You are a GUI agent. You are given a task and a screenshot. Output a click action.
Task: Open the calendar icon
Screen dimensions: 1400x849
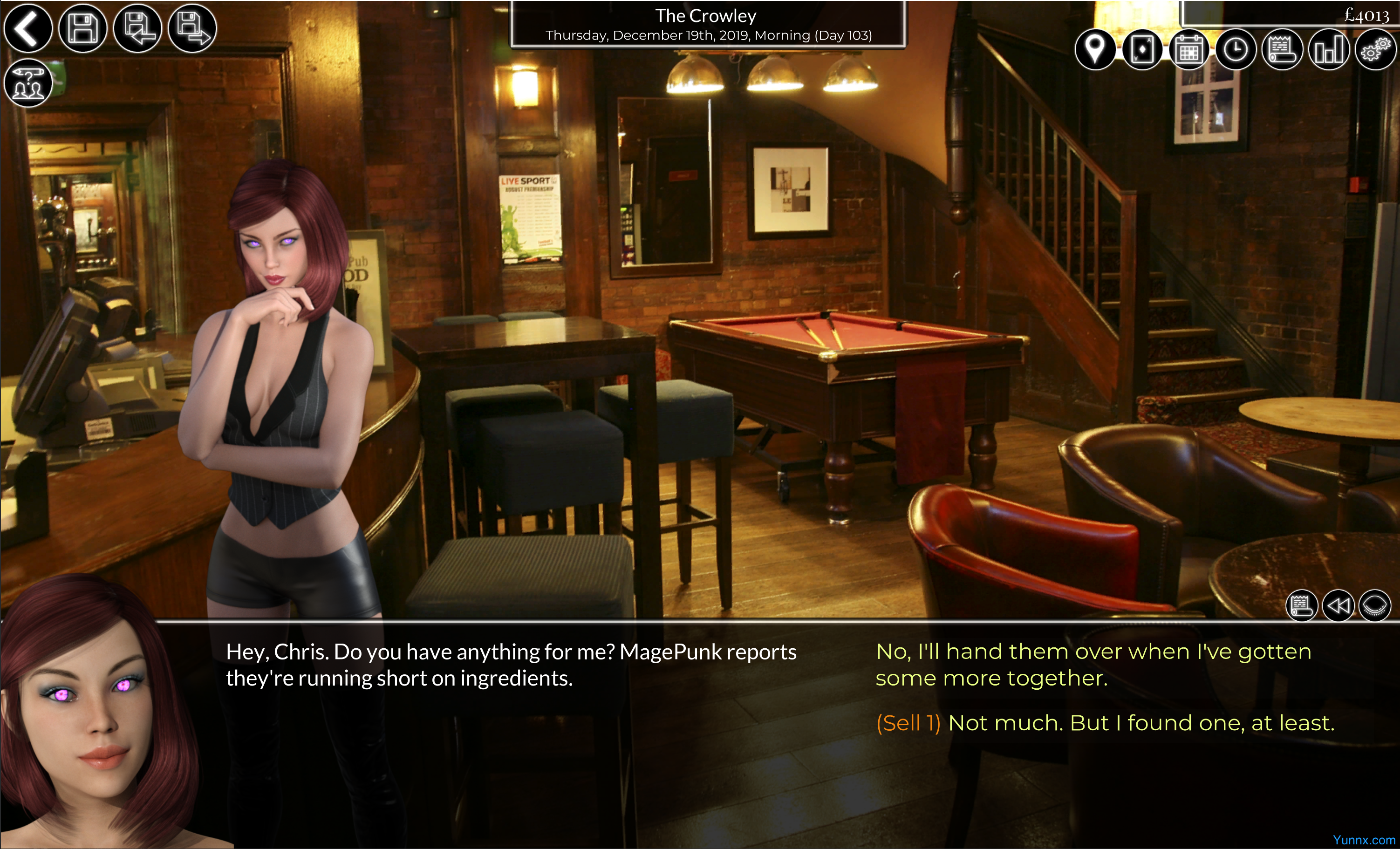pyautogui.click(x=1188, y=50)
